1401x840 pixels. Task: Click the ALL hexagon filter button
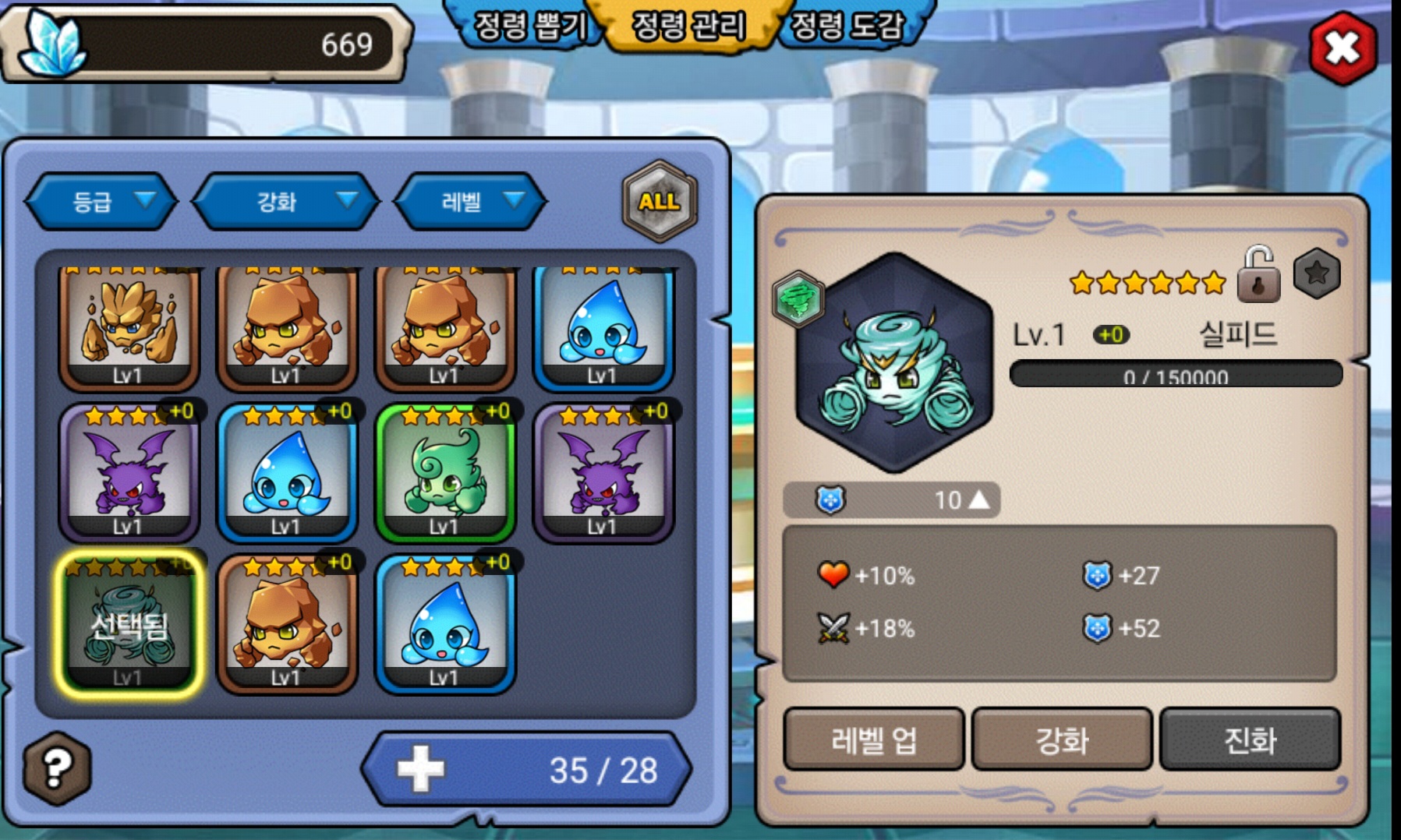659,202
